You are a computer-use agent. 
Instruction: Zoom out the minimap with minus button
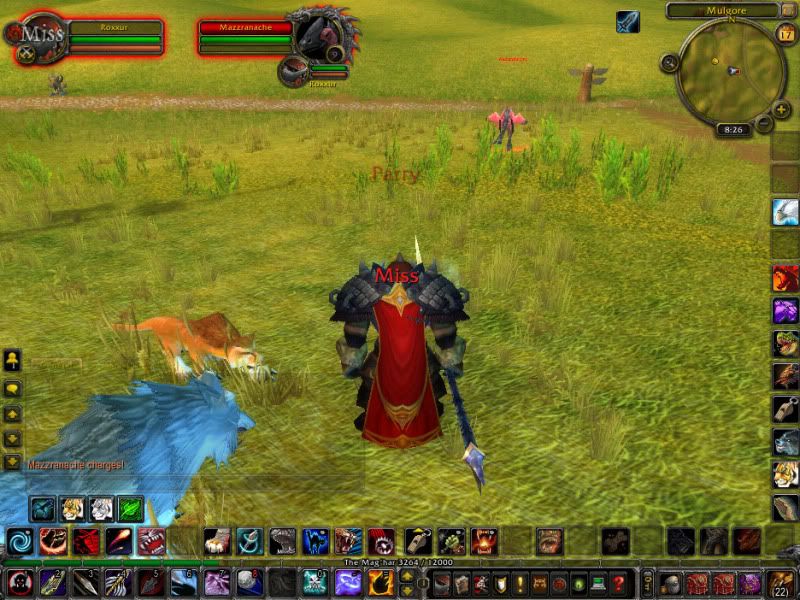point(764,124)
